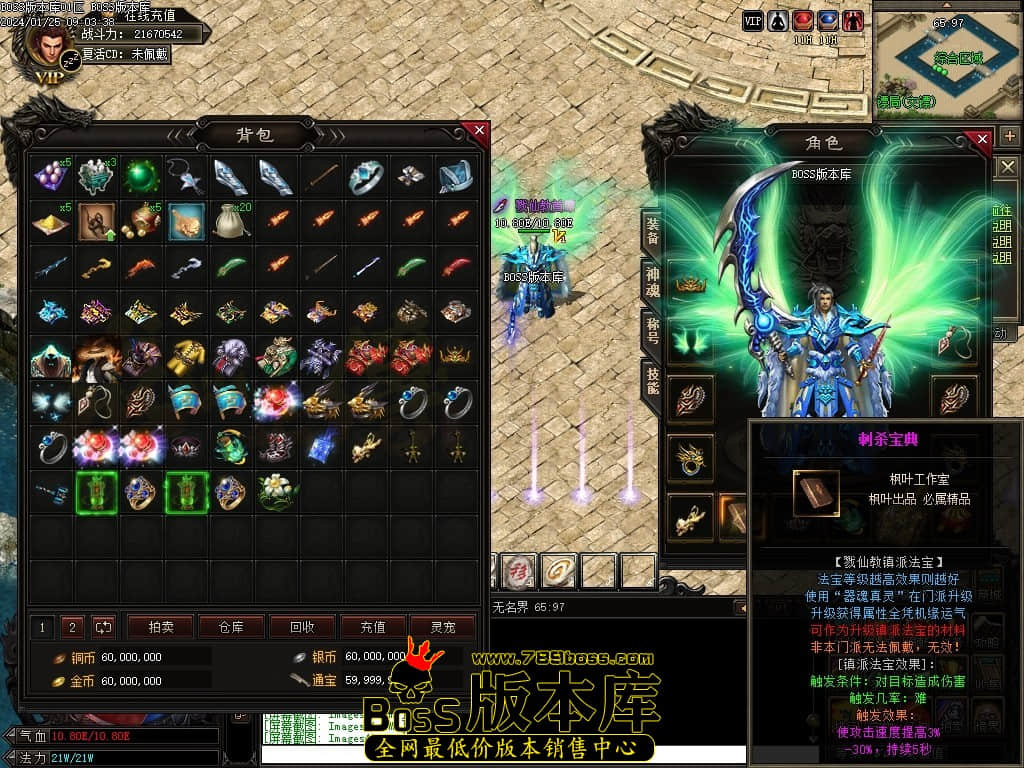Screen dimensions: 1024x768
Task: Open the 仓库 warehouse
Action: point(230,627)
